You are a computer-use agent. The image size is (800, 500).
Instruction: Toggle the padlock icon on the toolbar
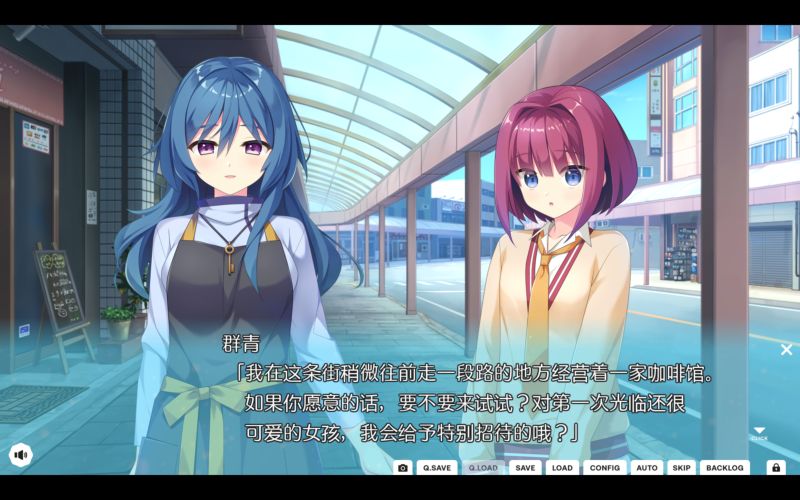pos(776,467)
